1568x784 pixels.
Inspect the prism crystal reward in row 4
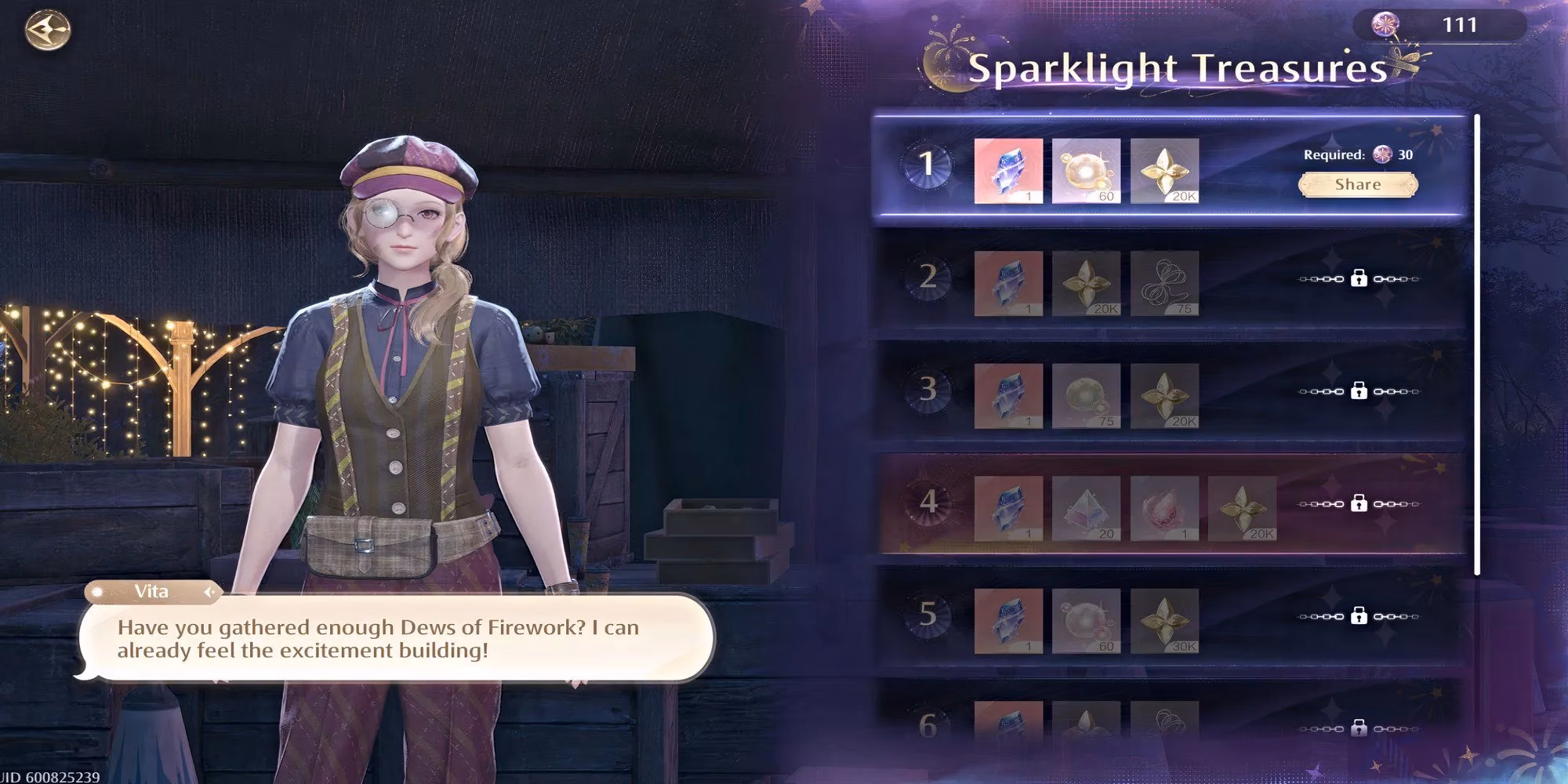[x=1086, y=508]
